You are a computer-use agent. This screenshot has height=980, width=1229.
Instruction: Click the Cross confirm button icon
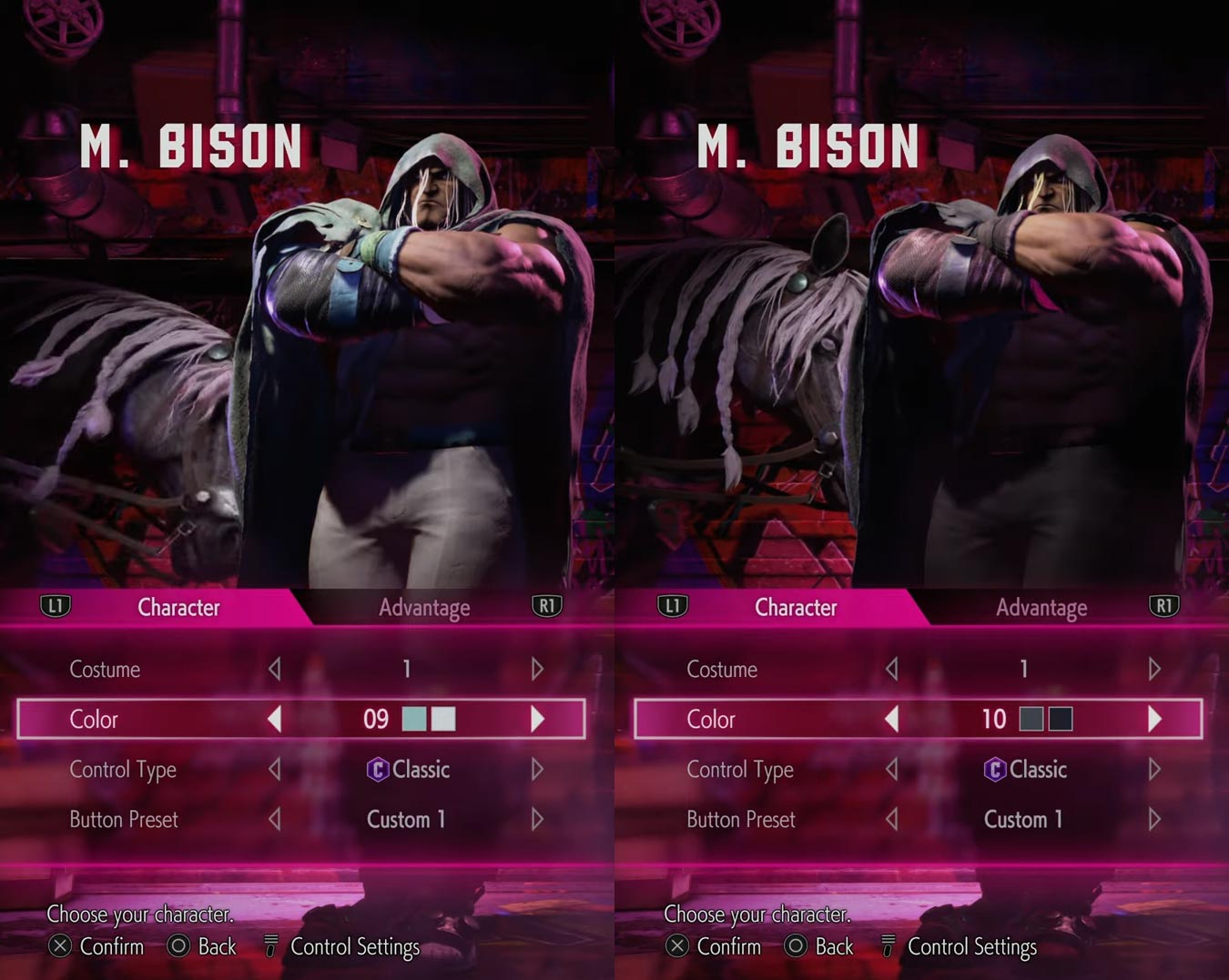pyautogui.click(x=59, y=946)
